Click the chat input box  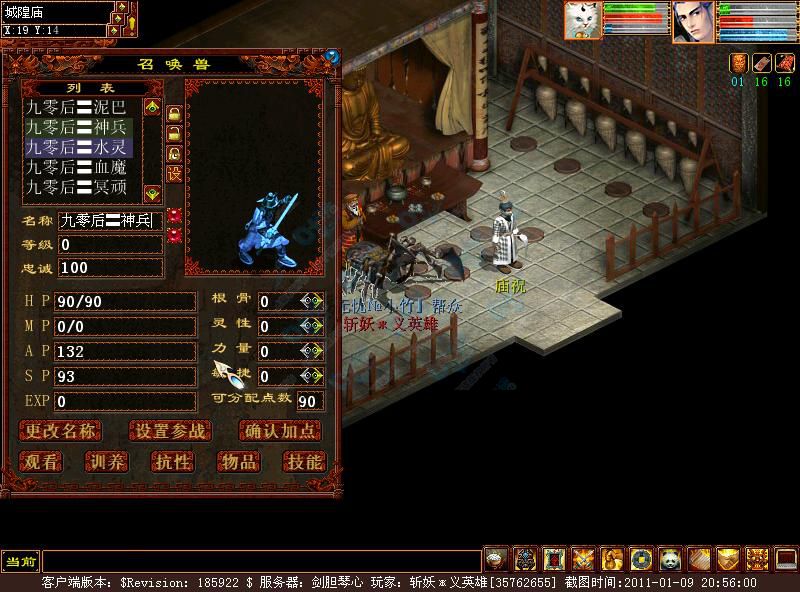point(260,561)
